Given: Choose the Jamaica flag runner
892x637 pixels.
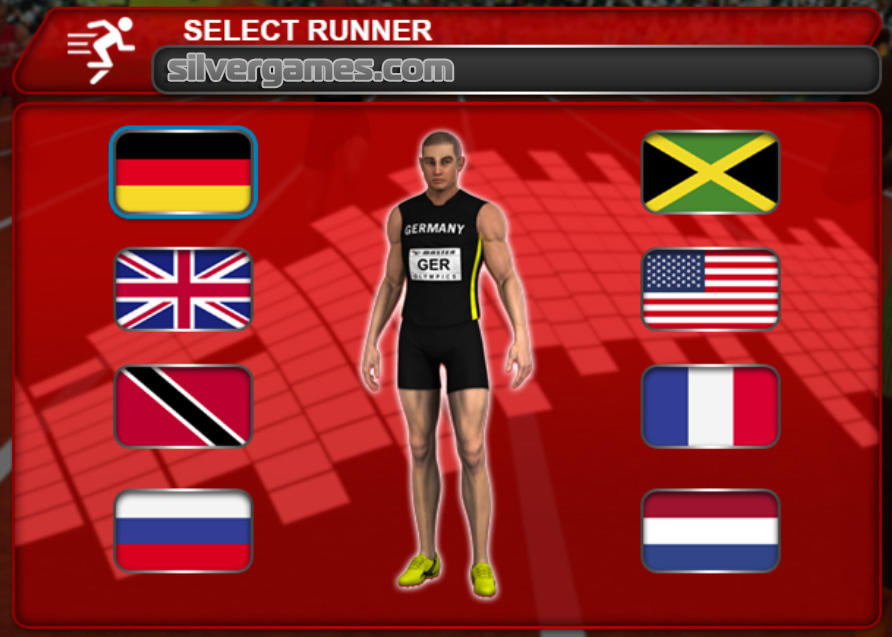Looking at the screenshot, I should [x=710, y=172].
